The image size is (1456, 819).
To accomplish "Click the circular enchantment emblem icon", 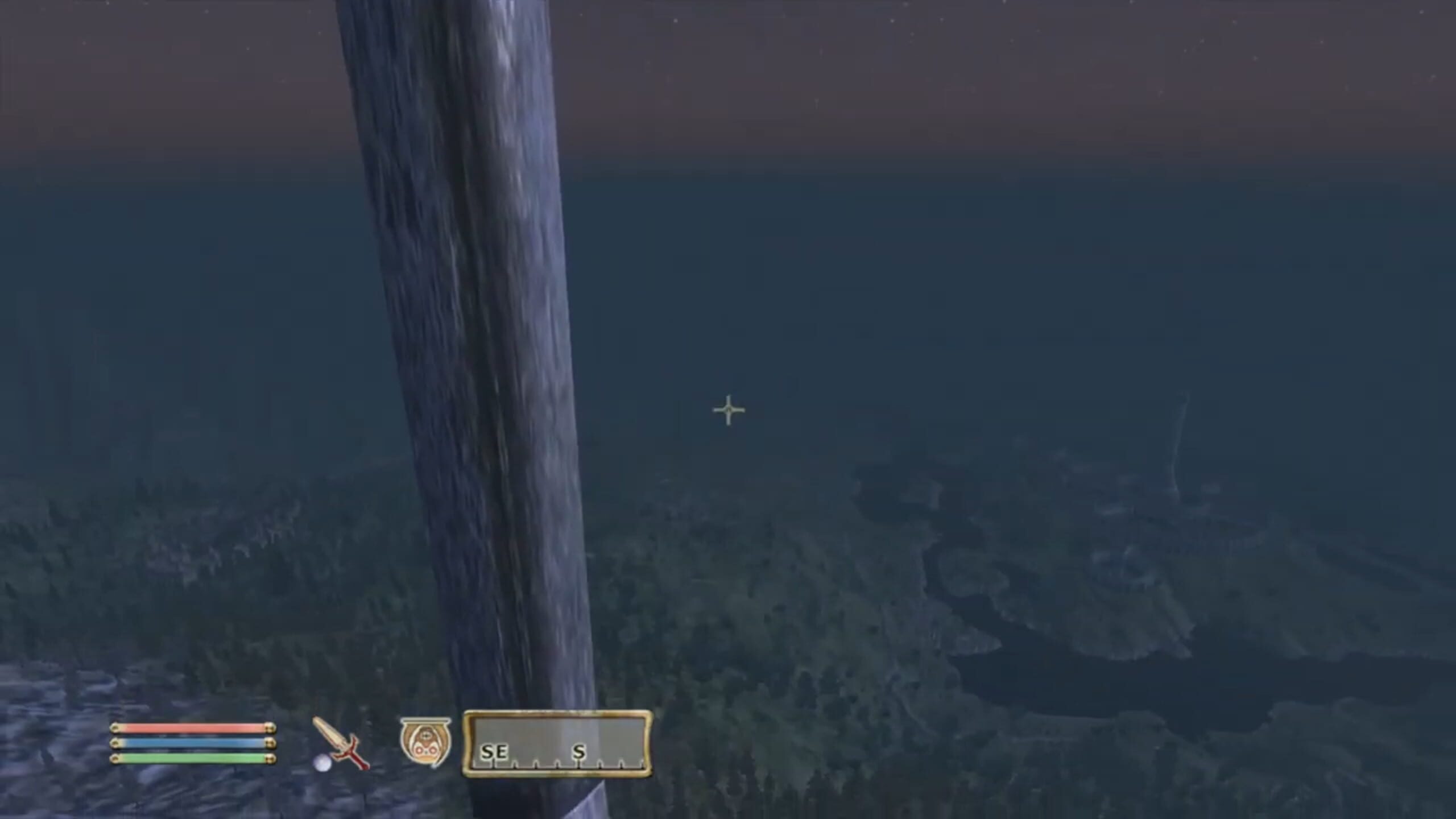I will 425,739.
